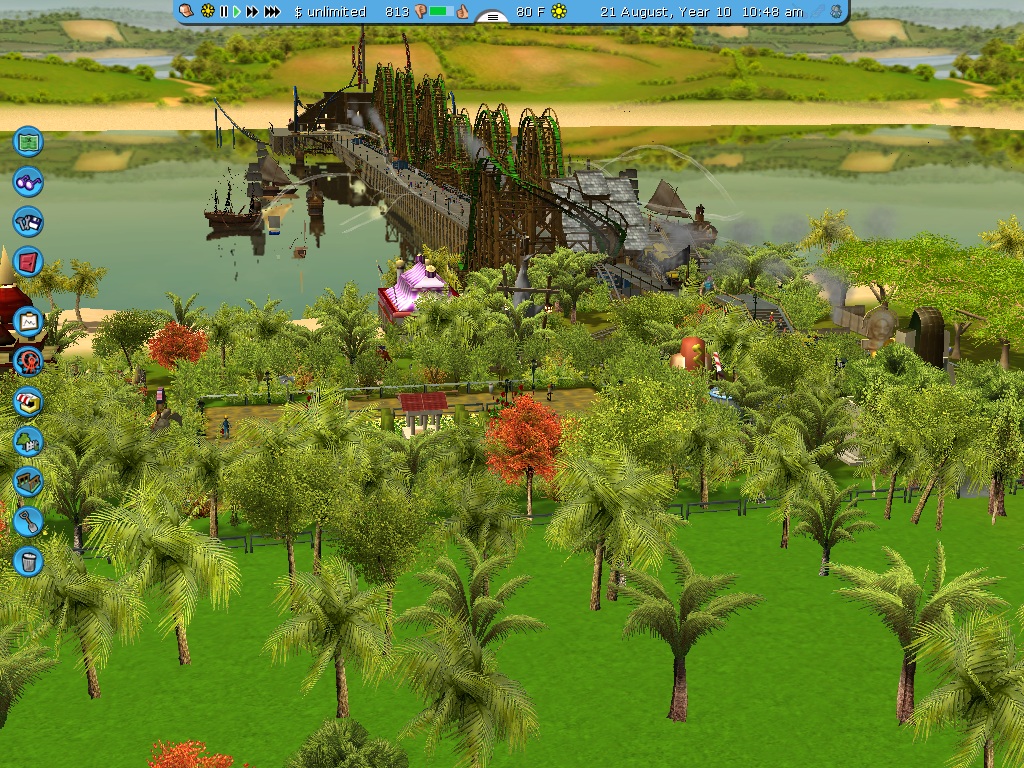Expand the top bar dropdown handle

492,15
